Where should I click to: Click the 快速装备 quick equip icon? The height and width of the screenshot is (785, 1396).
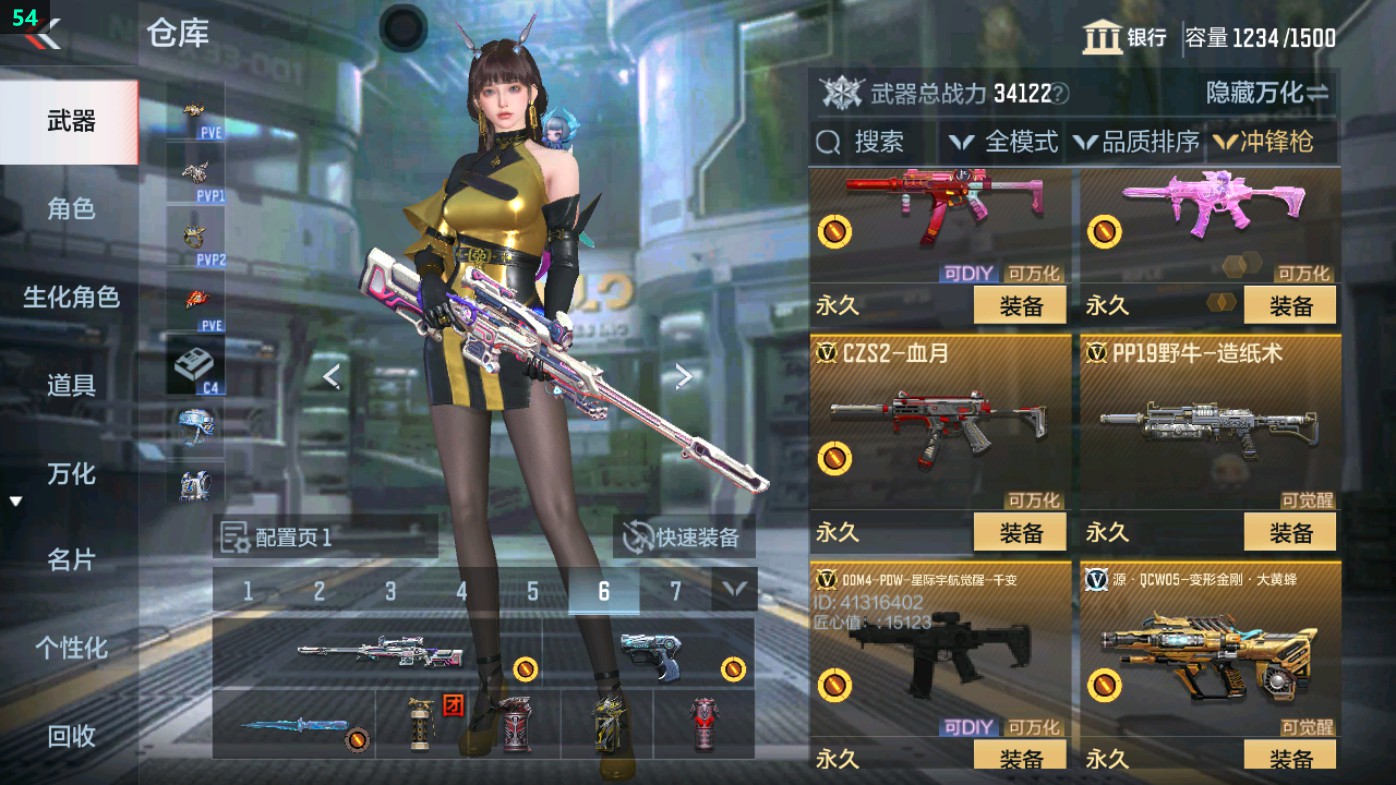[x=636, y=538]
